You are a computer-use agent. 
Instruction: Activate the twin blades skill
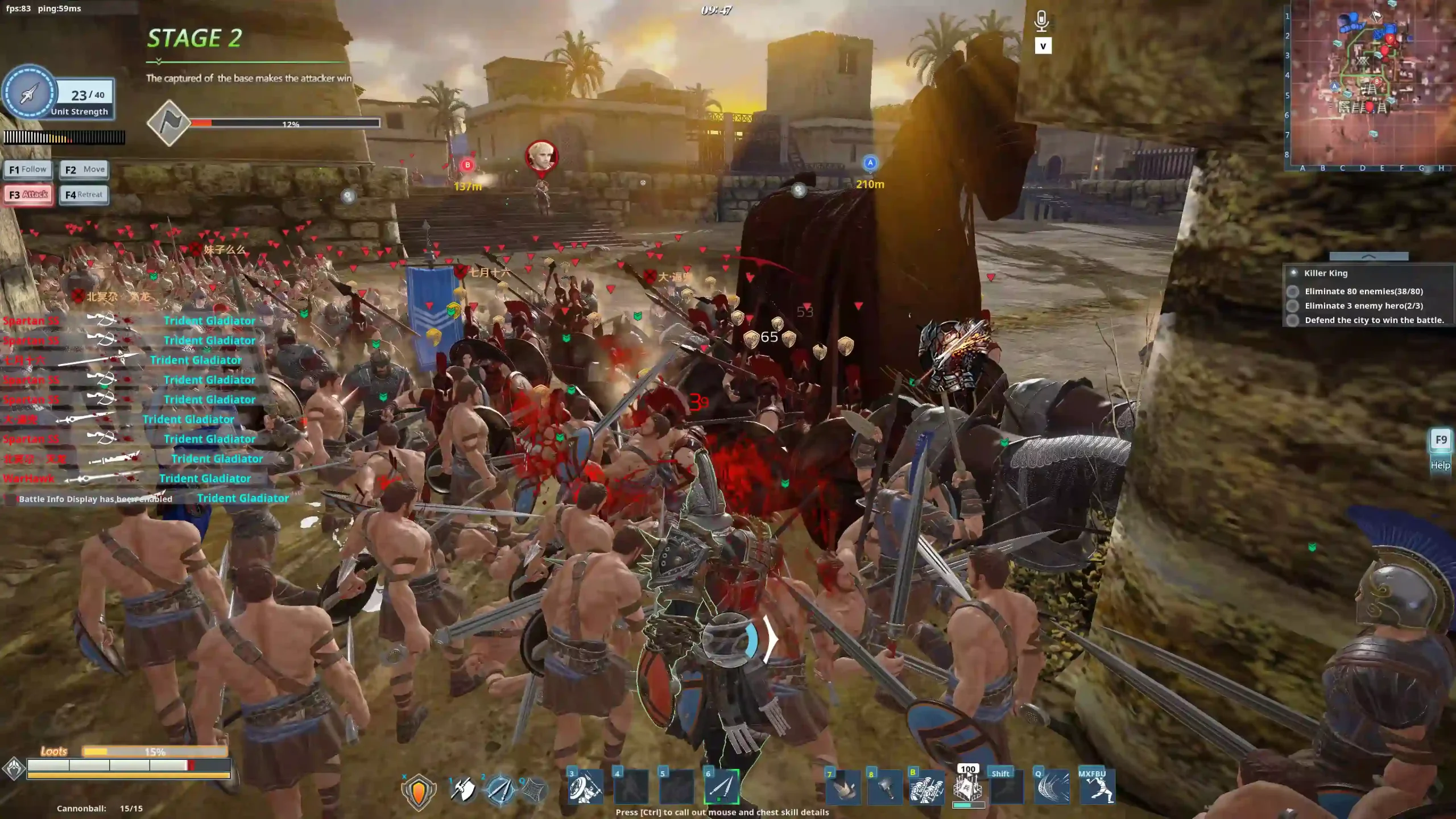tap(500, 789)
